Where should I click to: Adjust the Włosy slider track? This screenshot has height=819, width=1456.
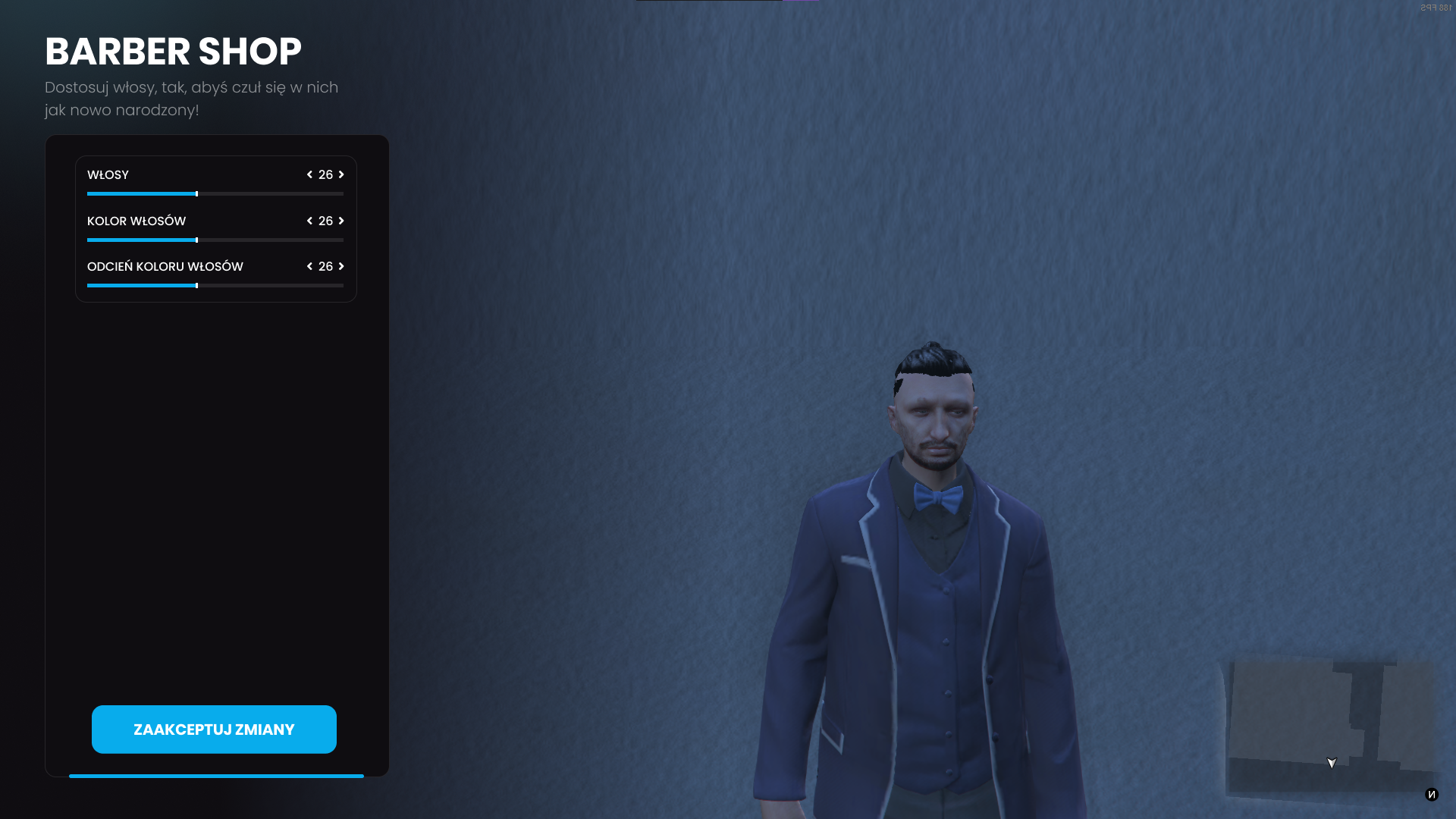(x=215, y=194)
